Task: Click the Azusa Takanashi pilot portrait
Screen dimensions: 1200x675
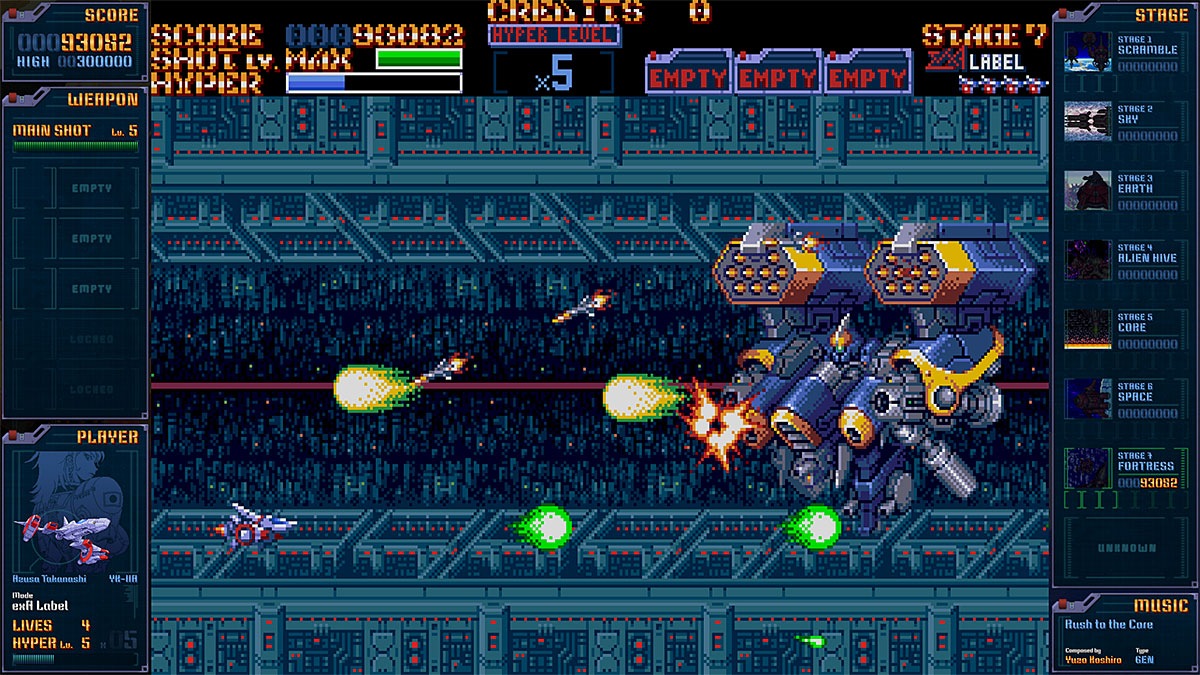Action: tap(75, 510)
